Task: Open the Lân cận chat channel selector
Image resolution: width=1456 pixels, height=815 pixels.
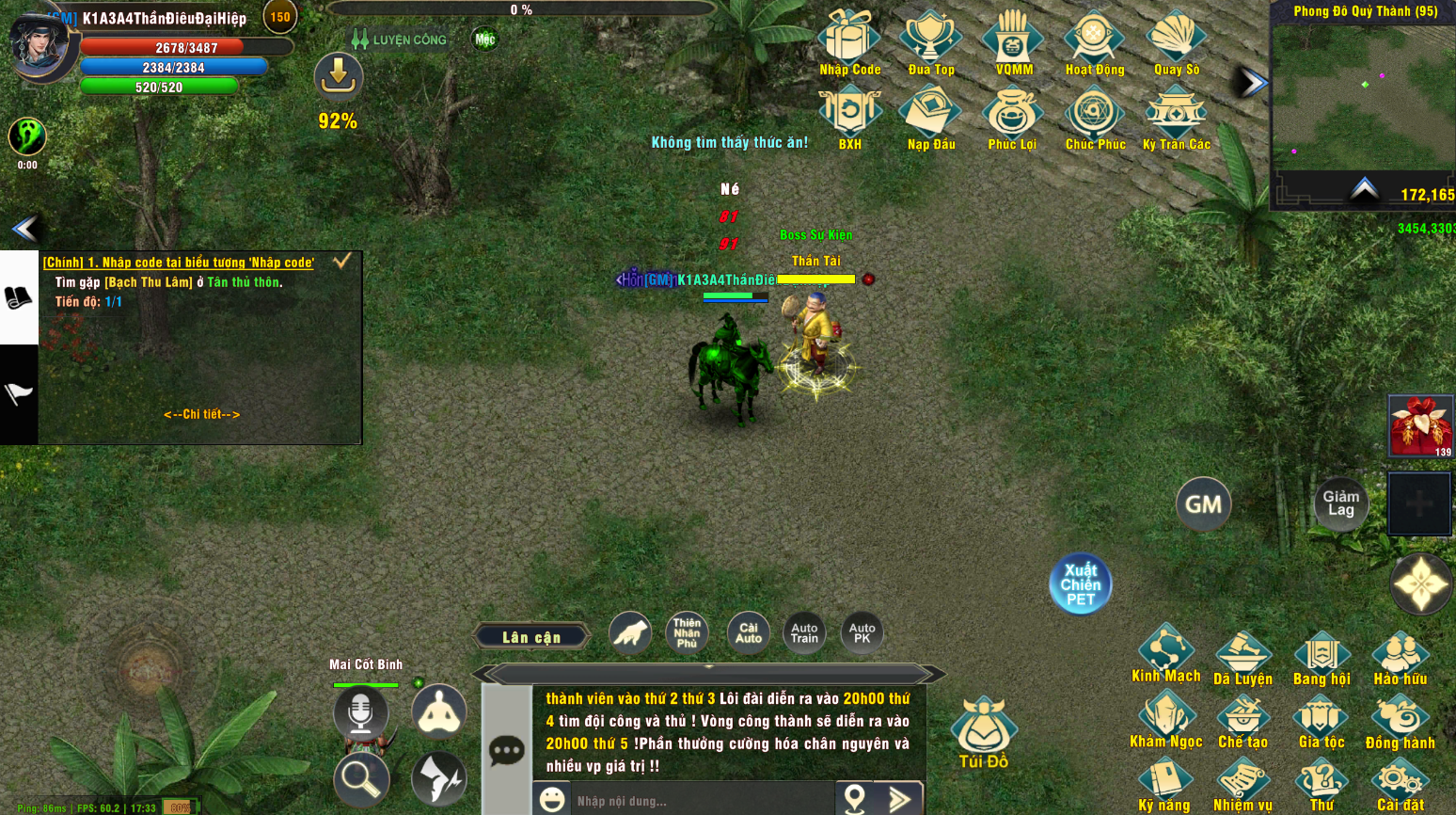Action: coord(532,636)
